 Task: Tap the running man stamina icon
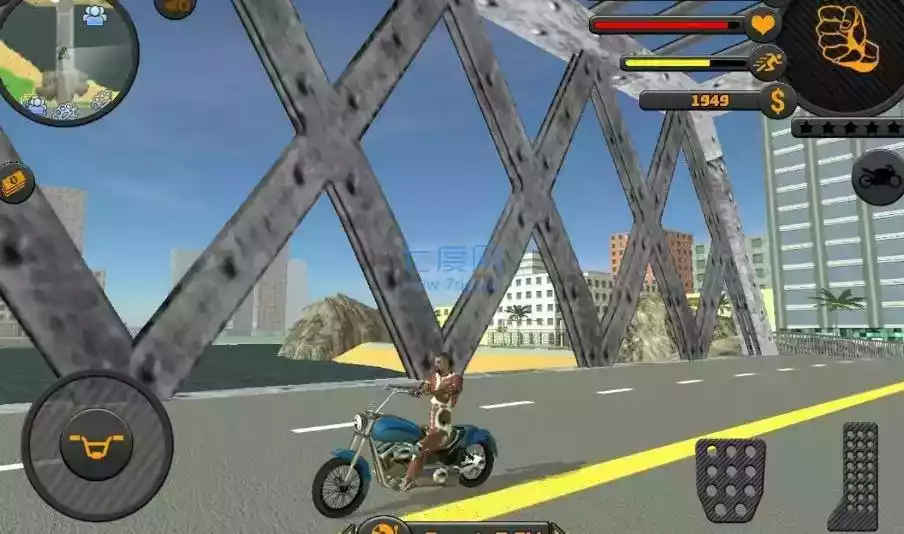(x=768, y=63)
